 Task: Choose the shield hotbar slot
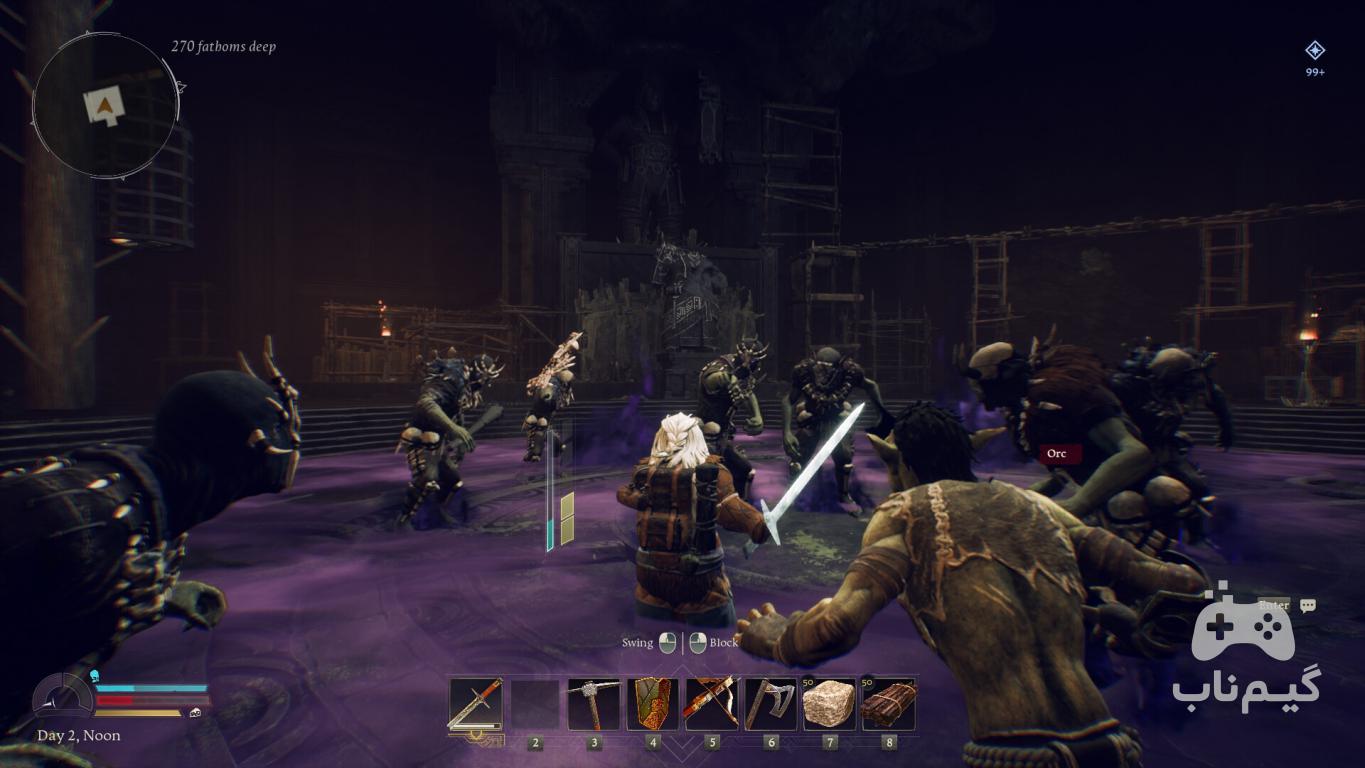coord(652,704)
